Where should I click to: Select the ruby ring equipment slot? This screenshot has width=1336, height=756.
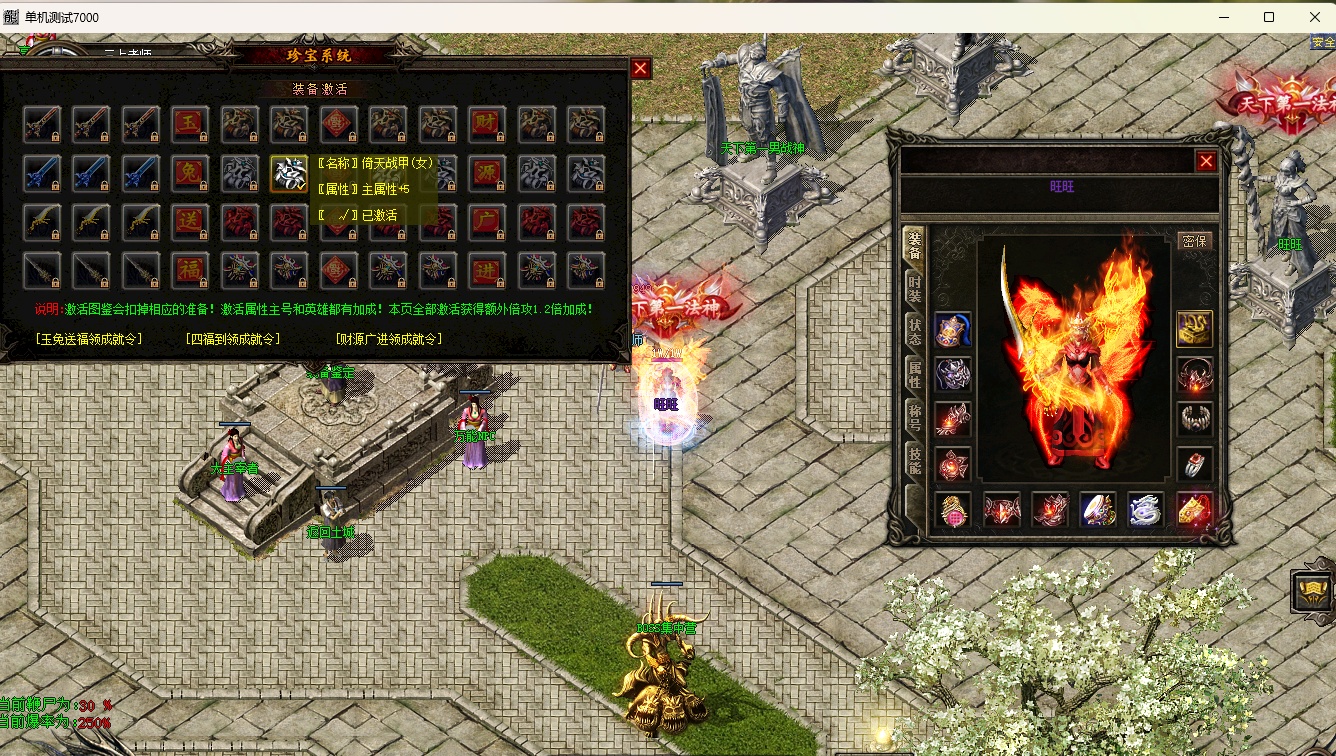coord(1194,464)
